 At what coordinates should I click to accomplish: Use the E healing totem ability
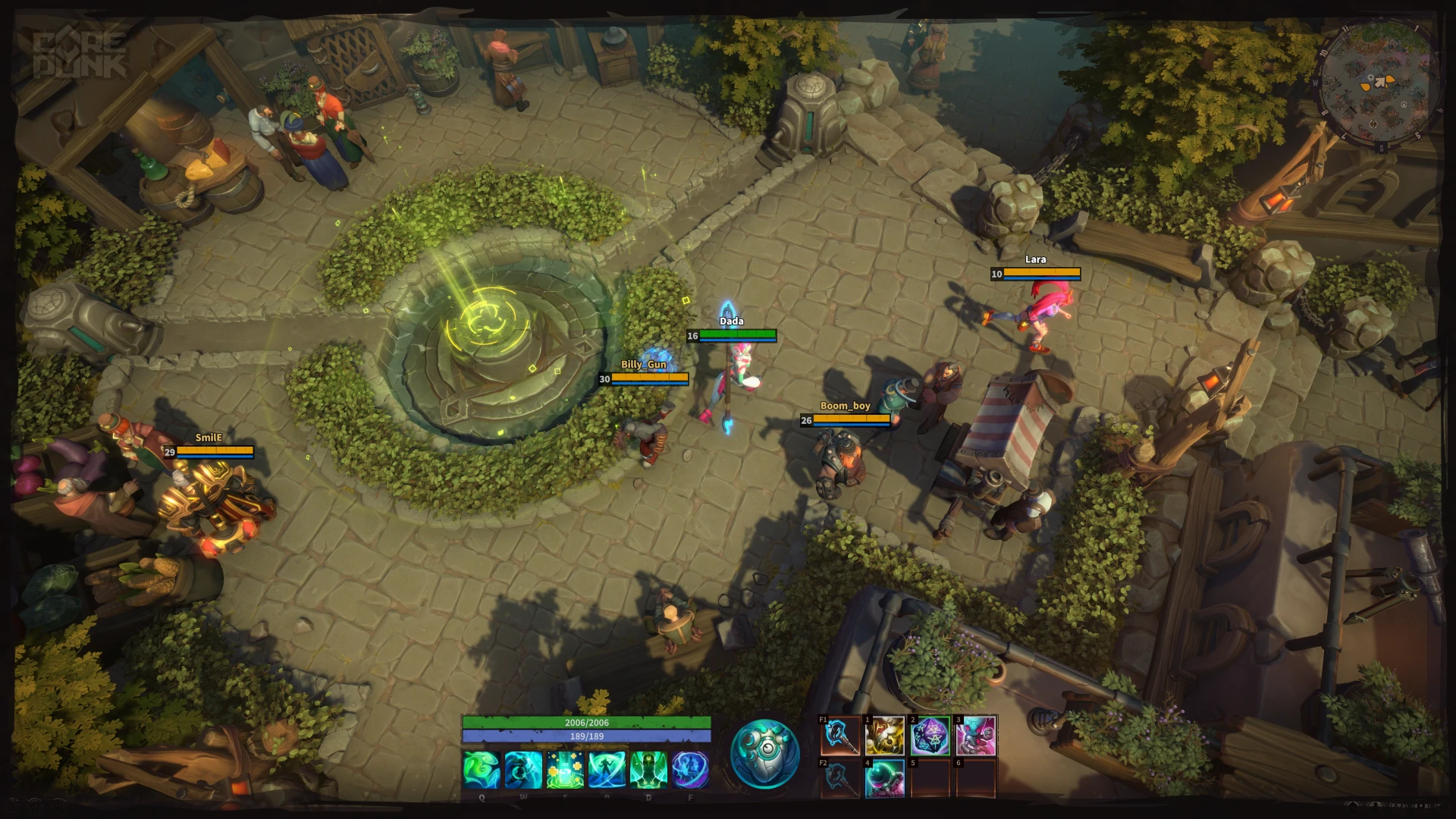pyautogui.click(x=564, y=769)
